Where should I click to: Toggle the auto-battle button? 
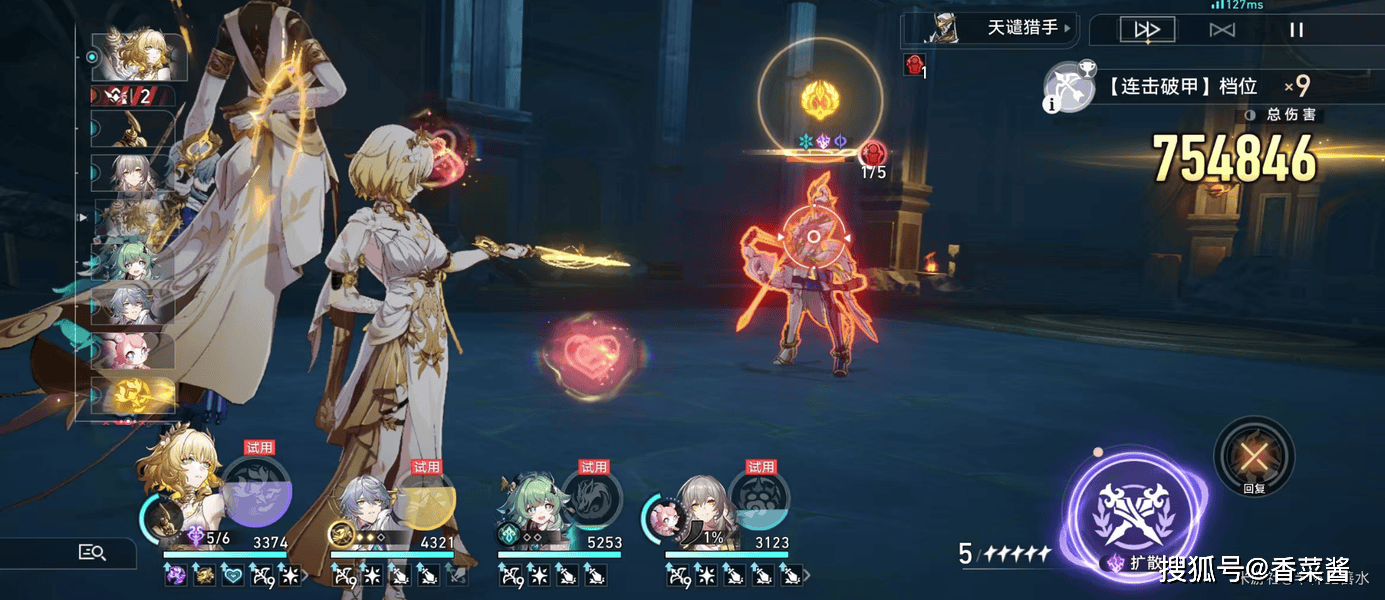pos(1221,30)
